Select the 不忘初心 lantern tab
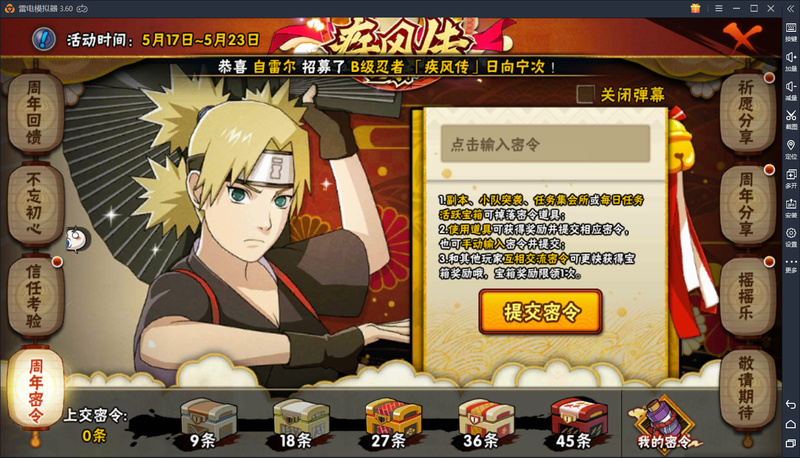Image resolution: width=800 pixels, height=458 pixels. click(x=37, y=199)
